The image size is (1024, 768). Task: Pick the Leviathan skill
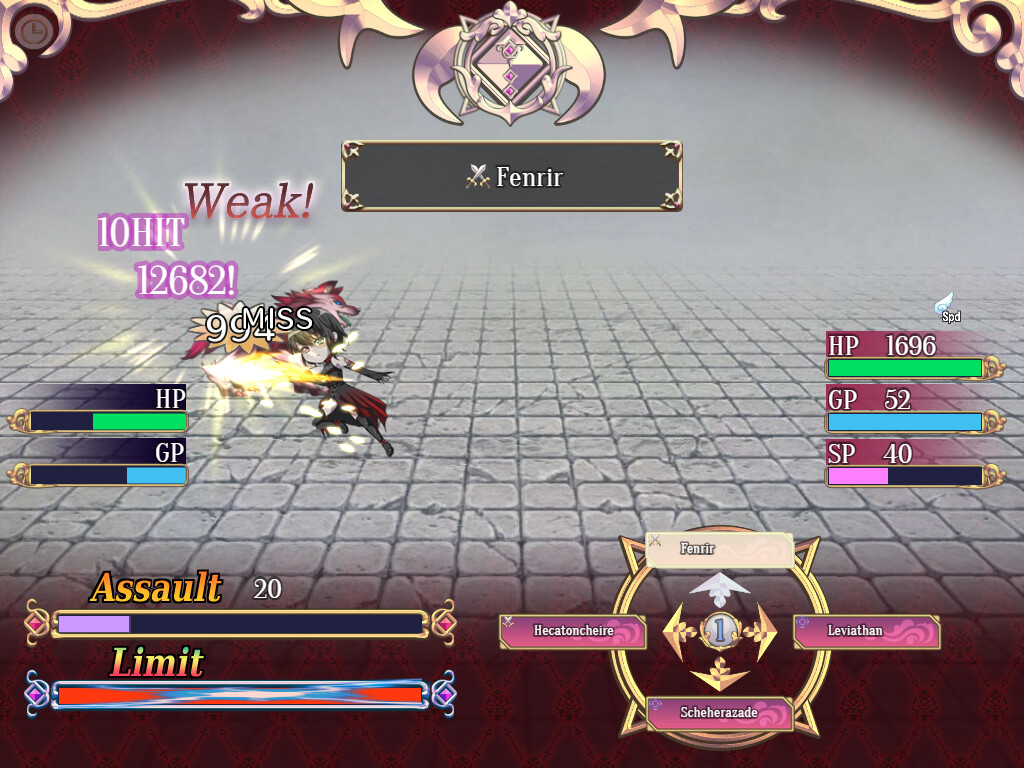pos(866,631)
